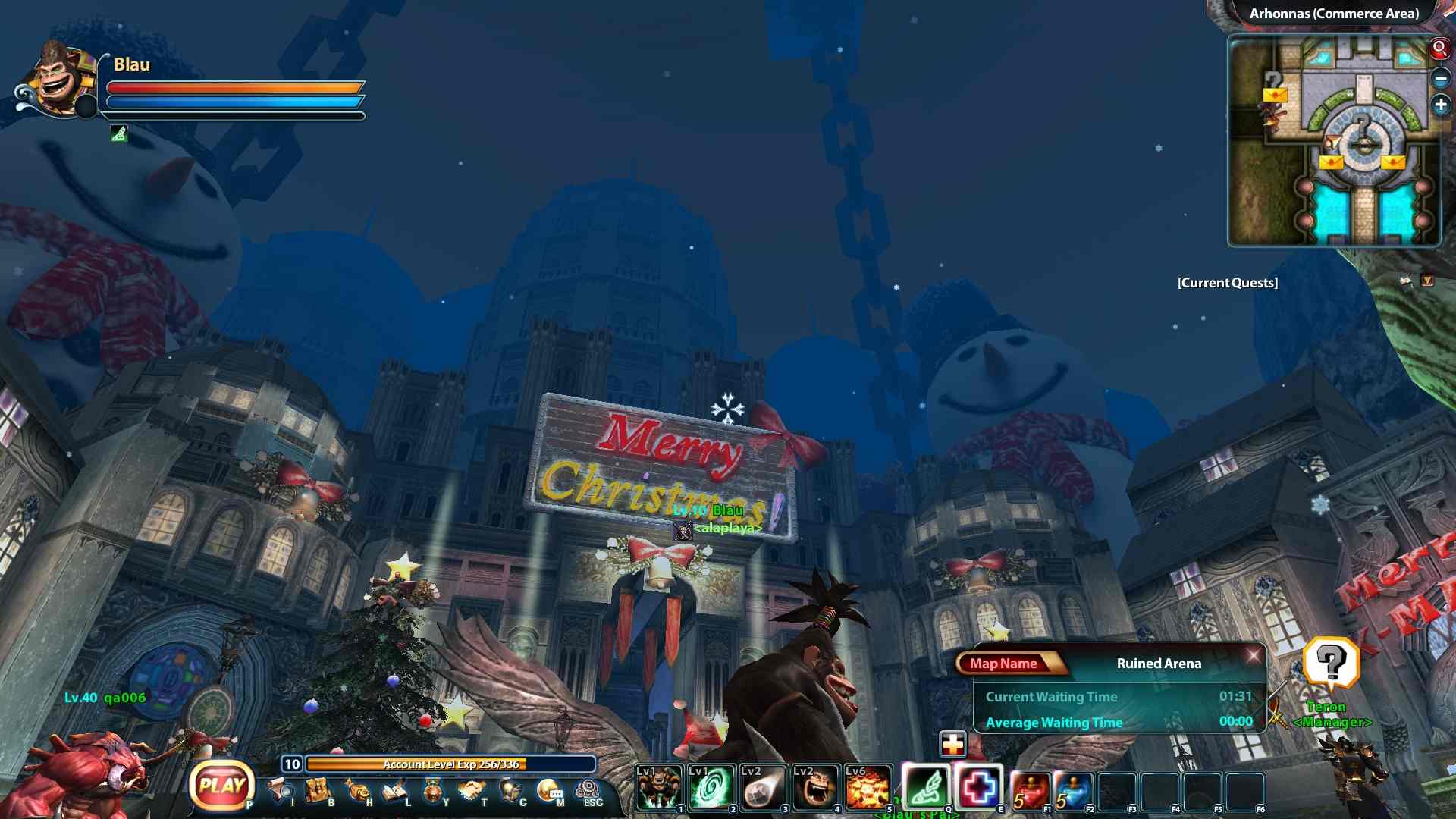
Task: Use the fiery explosion Lv6 skill
Action: [x=868, y=788]
